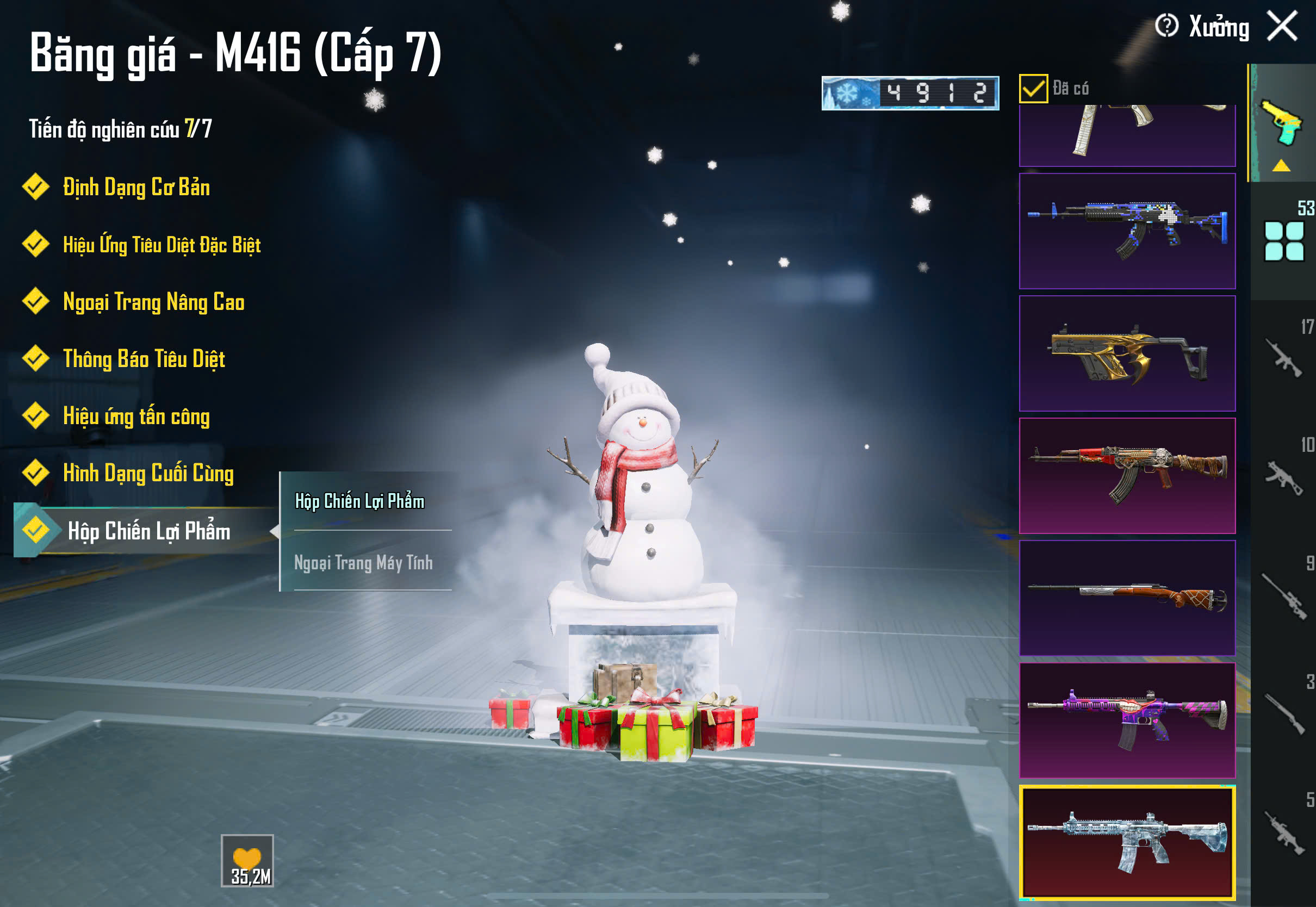1316x907 pixels.
Task: Choose the red ornate AKM skin thumbnail
Action: click(x=1127, y=476)
